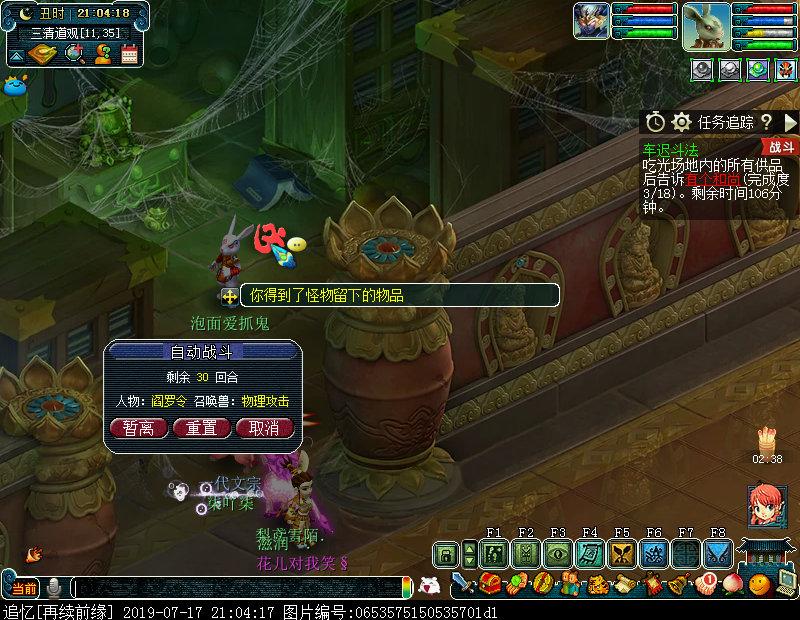Cancel auto-battle with the 取消 button
Screen dimensions: 800x620
coord(264,428)
